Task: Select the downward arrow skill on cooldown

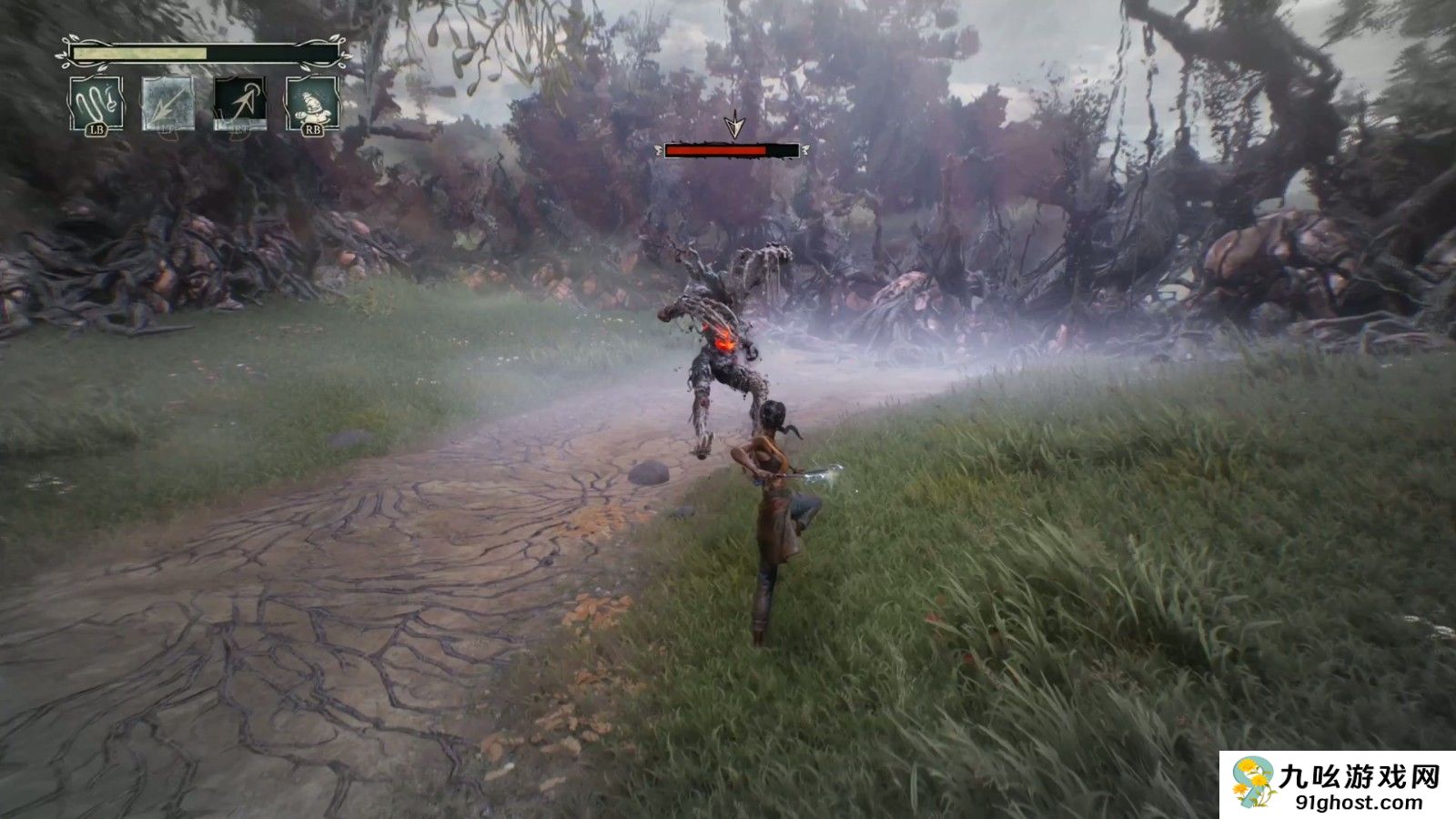Action: pyautogui.click(x=168, y=103)
